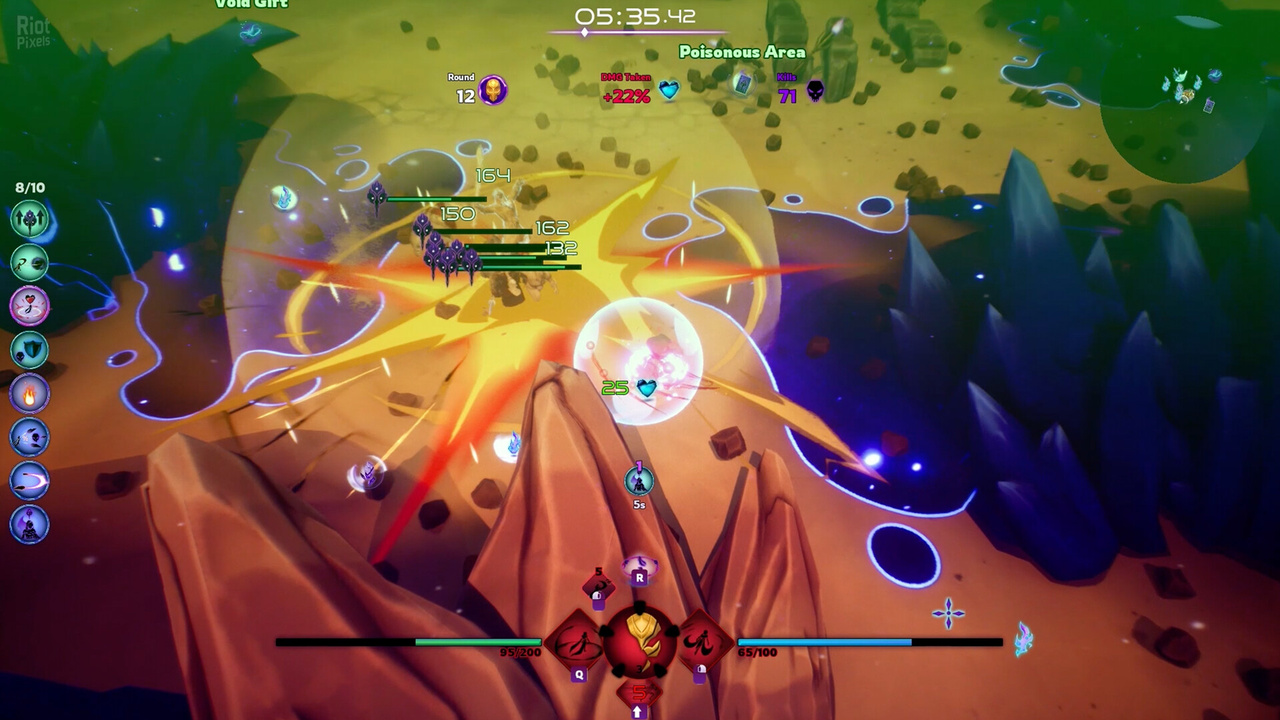The height and width of the screenshot is (720, 1280).
Task: Activate the small left-click attack diamond
Action: [598, 588]
